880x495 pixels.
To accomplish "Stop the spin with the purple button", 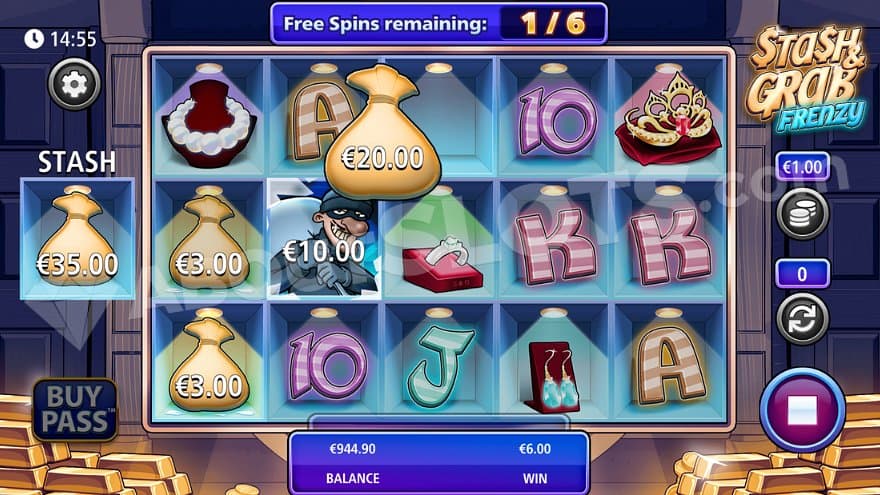I will [802, 410].
